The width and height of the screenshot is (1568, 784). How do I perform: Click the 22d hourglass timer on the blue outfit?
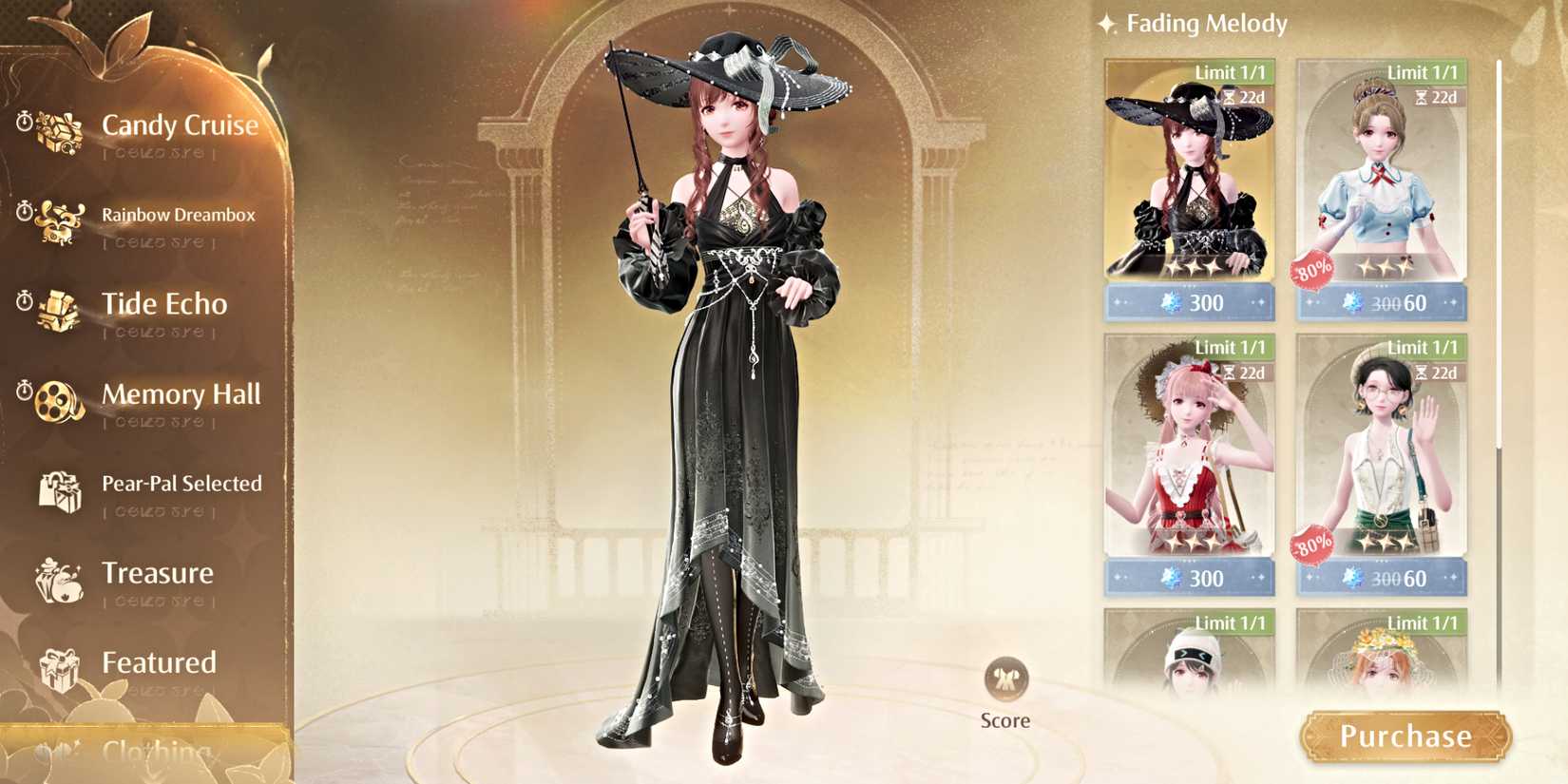[x=1437, y=96]
